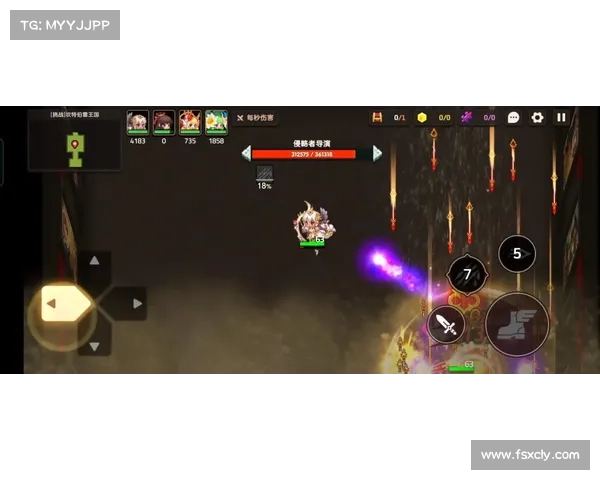Show previous target with left arrow
The height and width of the screenshot is (480, 600).
pos(246,153)
